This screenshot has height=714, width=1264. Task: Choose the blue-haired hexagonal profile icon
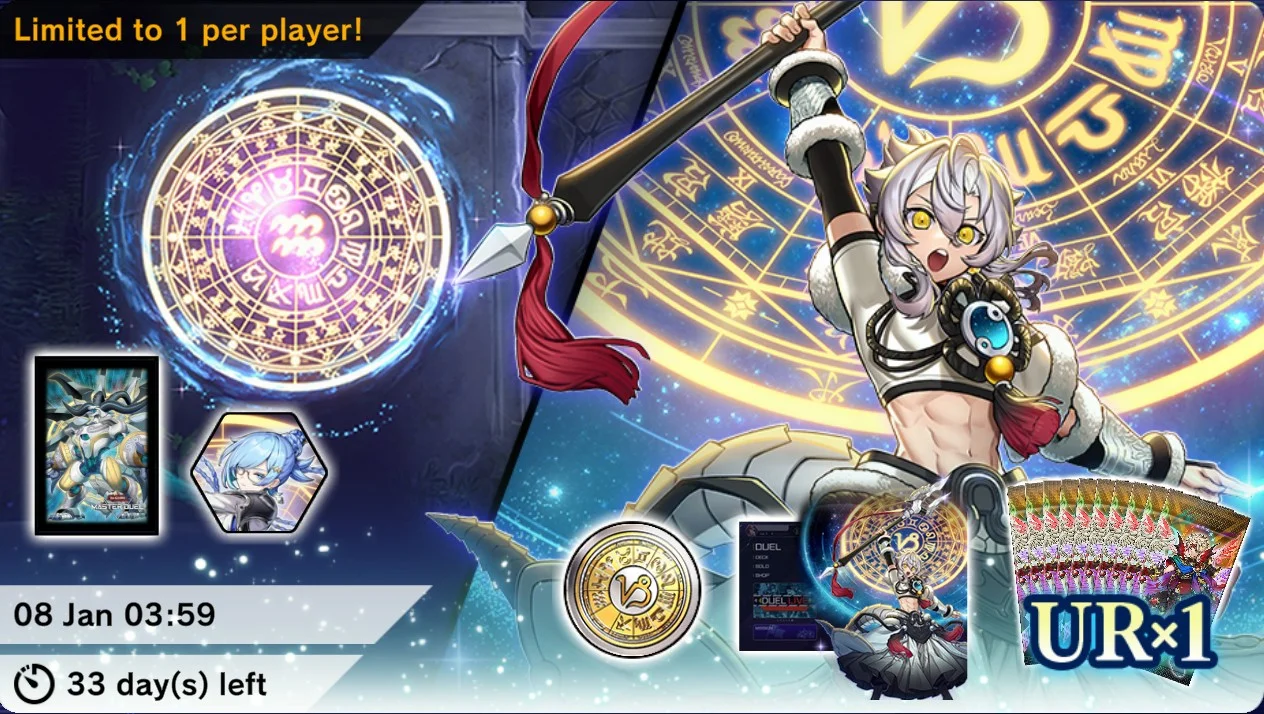pos(246,473)
